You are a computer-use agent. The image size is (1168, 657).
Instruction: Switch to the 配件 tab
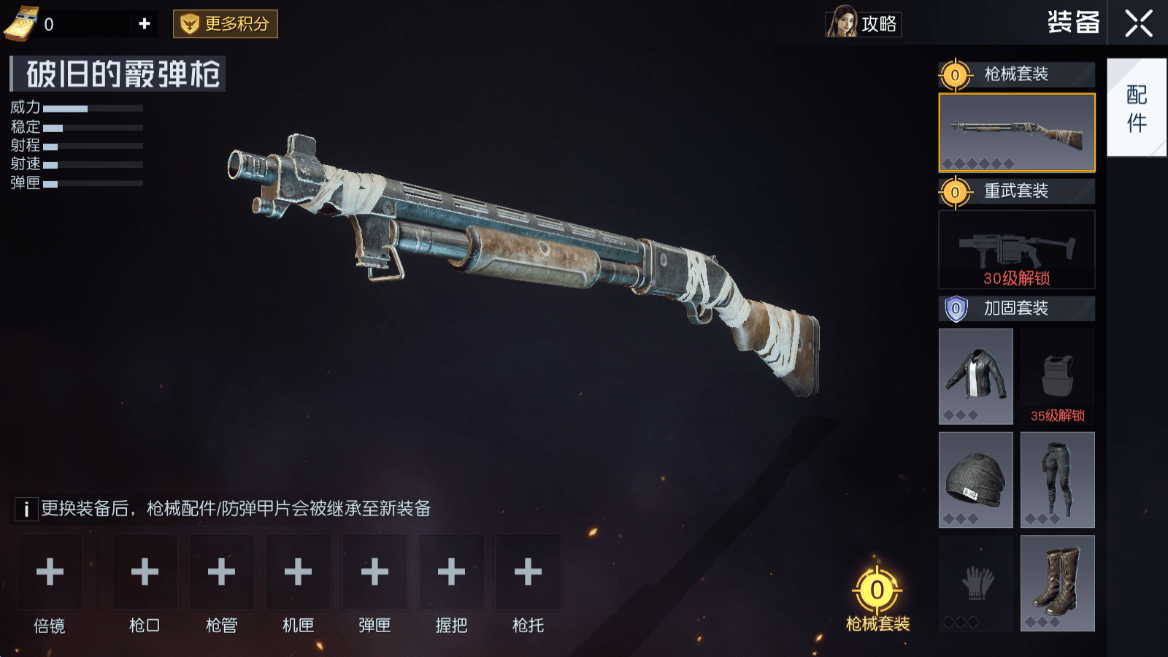(1137, 108)
